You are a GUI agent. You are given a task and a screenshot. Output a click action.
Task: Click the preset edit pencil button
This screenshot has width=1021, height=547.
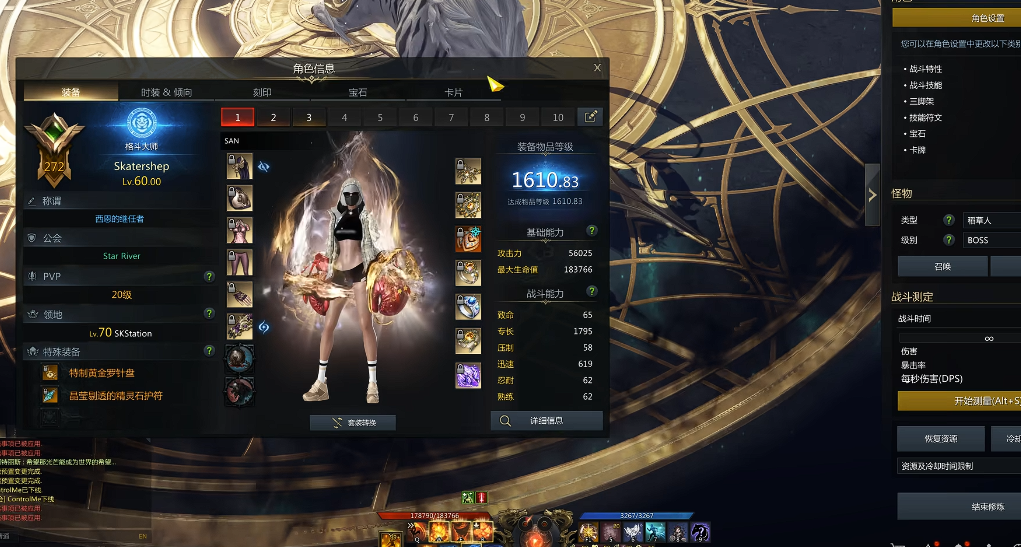[592, 117]
